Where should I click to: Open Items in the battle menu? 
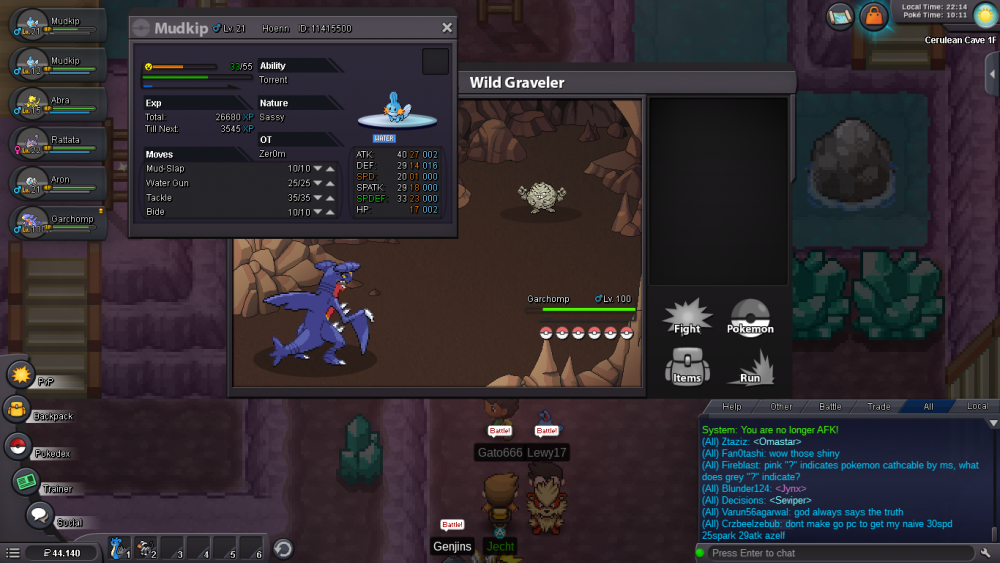click(x=687, y=366)
